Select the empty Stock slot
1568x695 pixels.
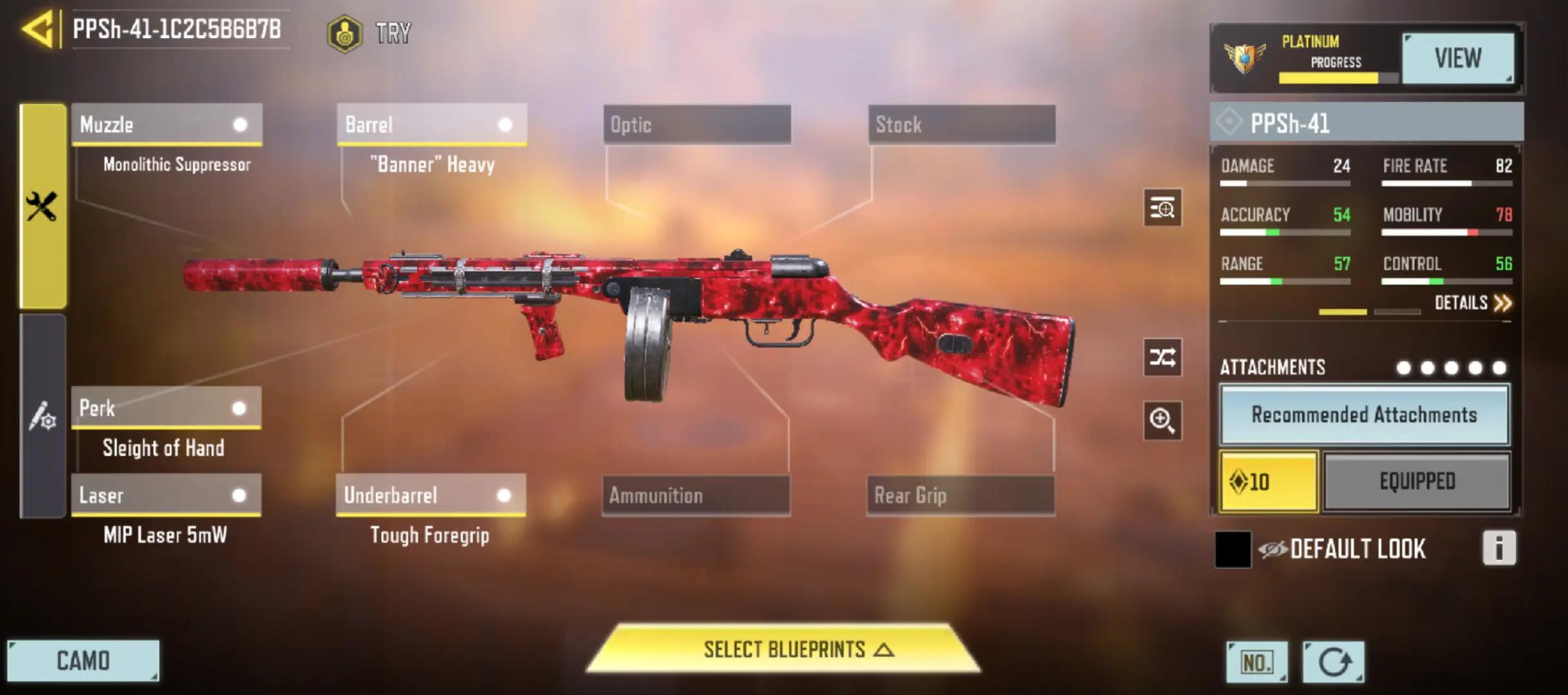click(x=962, y=124)
